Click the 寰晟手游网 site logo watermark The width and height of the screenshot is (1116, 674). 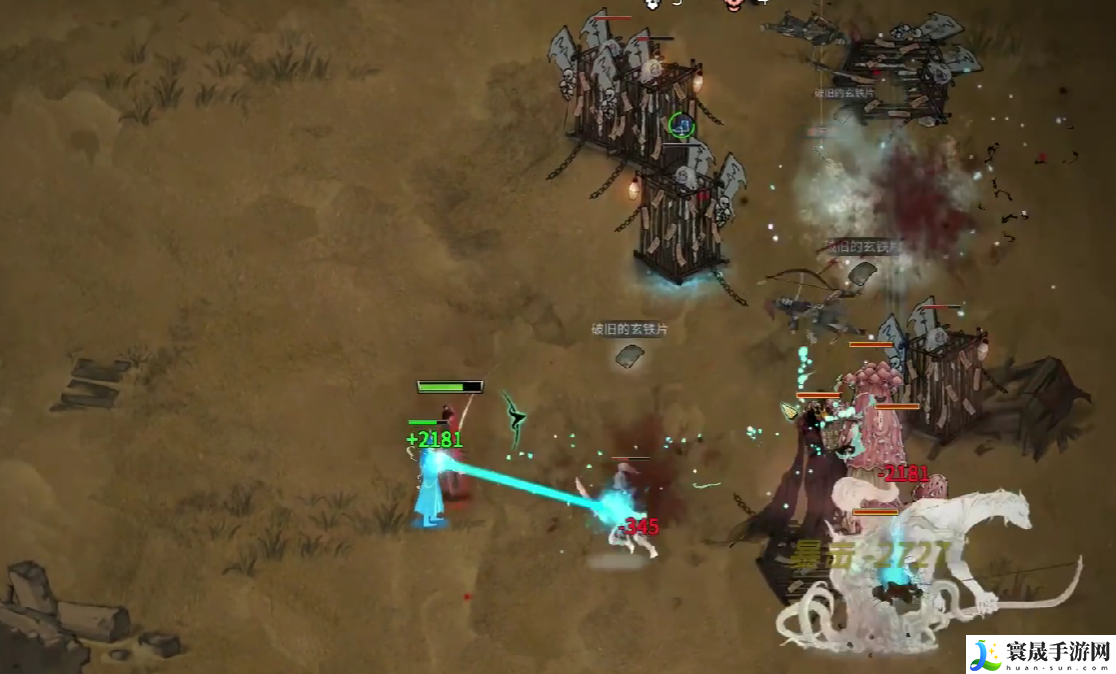point(1040,654)
